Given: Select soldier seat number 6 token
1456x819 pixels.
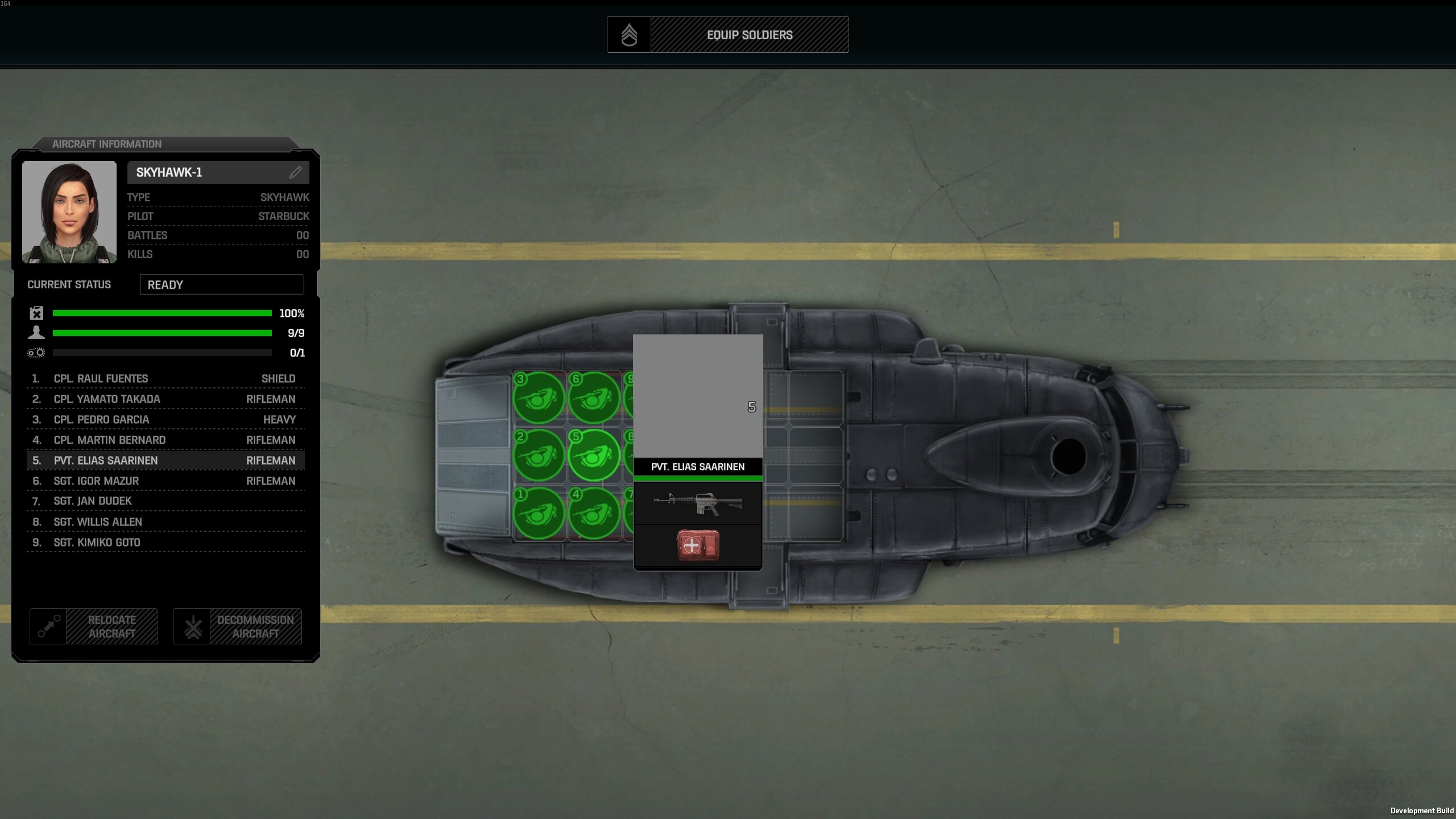Looking at the screenshot, I should (594, 398).
